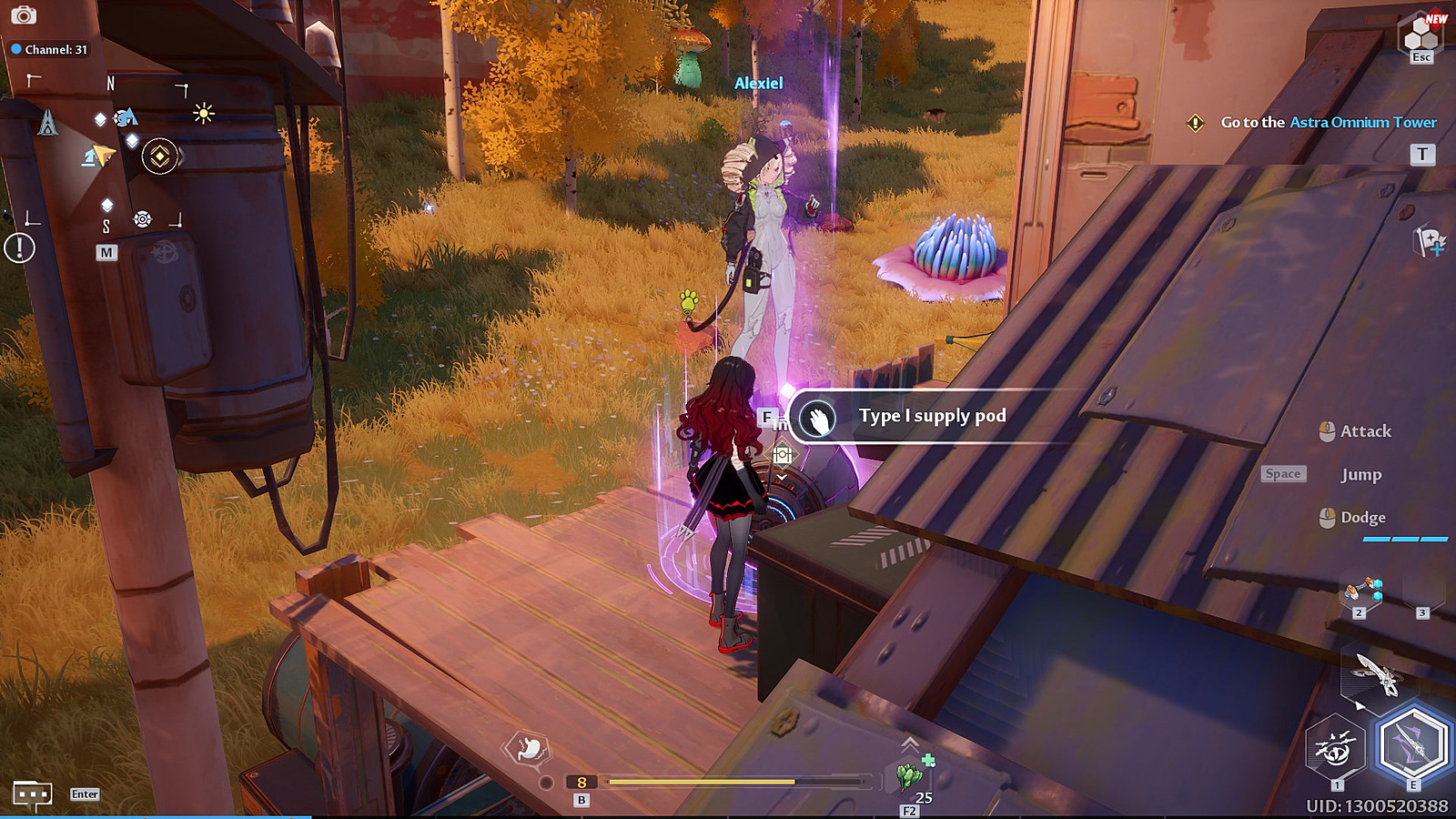Select the highlighted active weapon hexagon
1456x819 pixels.
[x=1411, y=744]
